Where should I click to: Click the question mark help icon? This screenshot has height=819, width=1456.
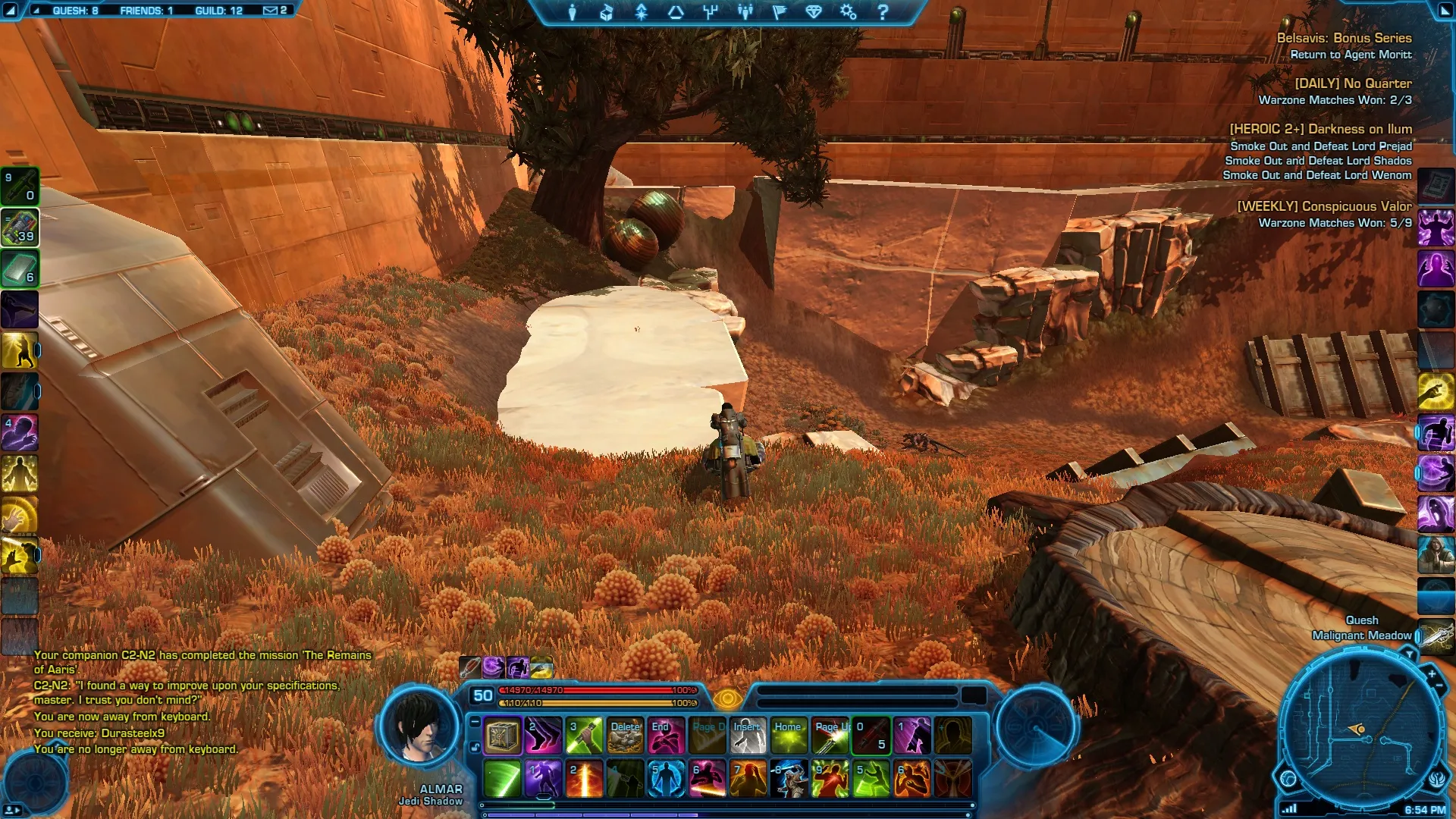883,12
